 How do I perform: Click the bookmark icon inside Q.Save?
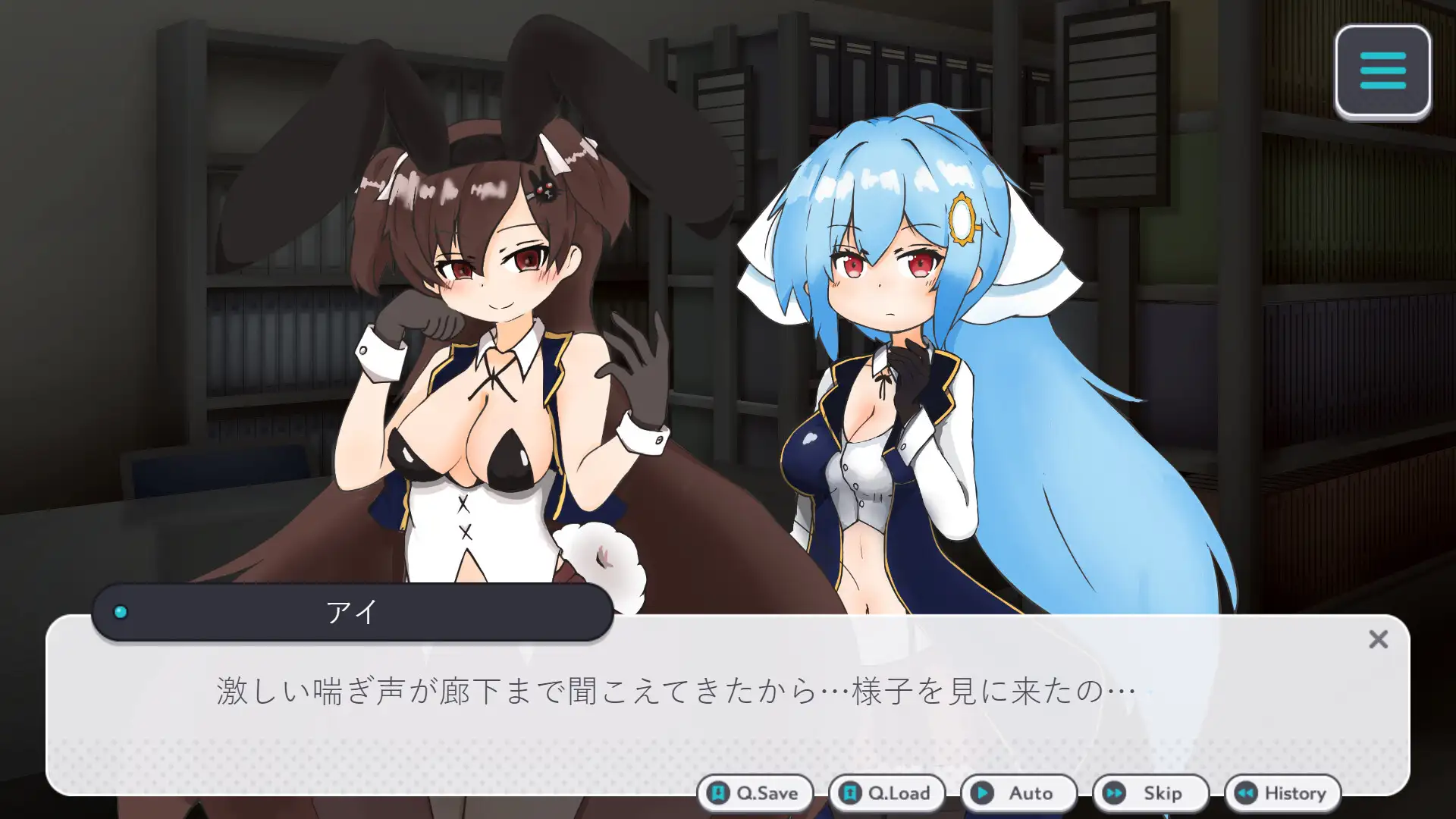click(717, 793)
